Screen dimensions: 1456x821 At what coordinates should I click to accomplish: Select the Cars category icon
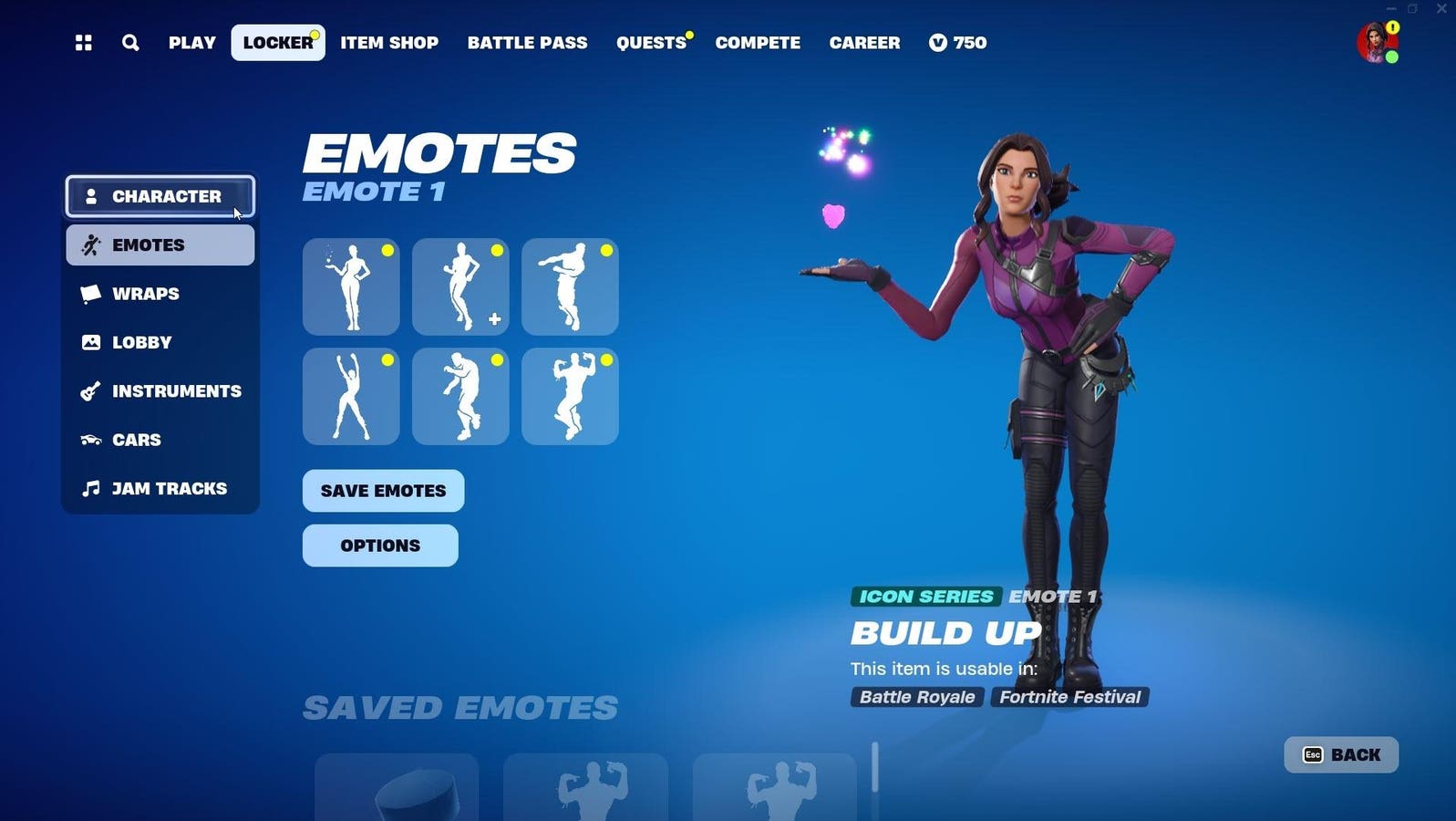point(90,440)
